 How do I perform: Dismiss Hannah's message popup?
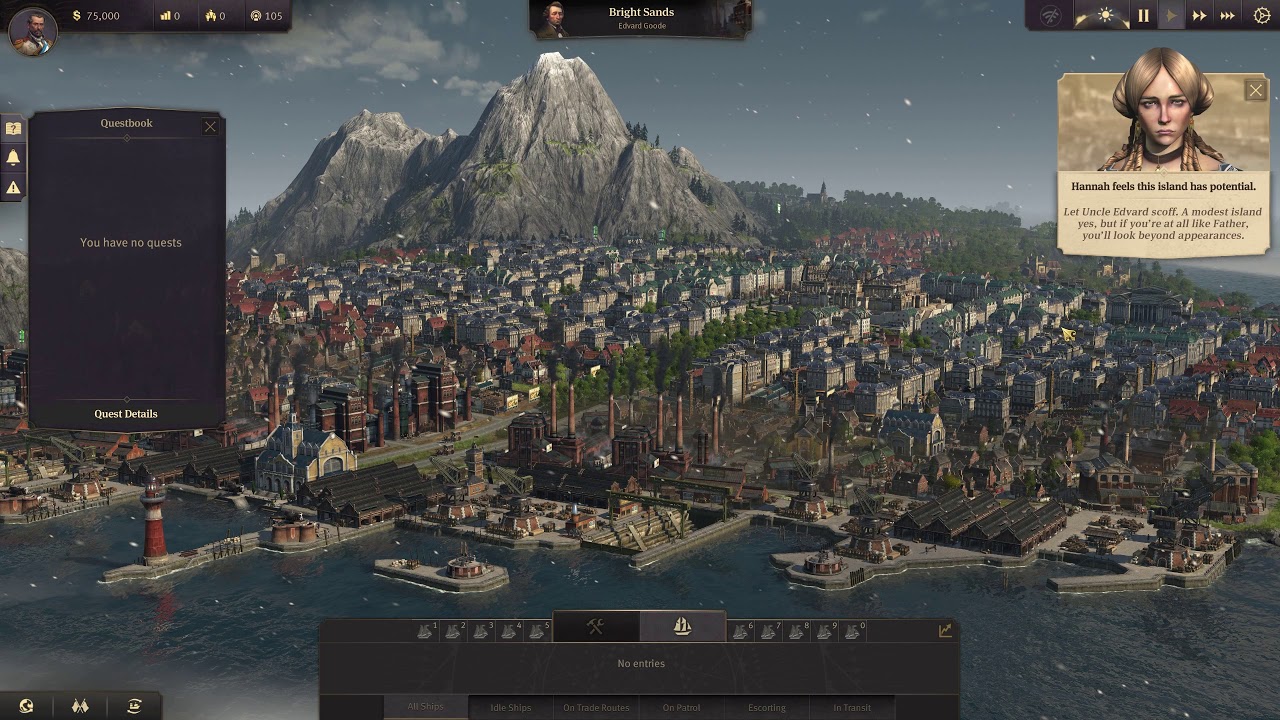coord(1255,91)
